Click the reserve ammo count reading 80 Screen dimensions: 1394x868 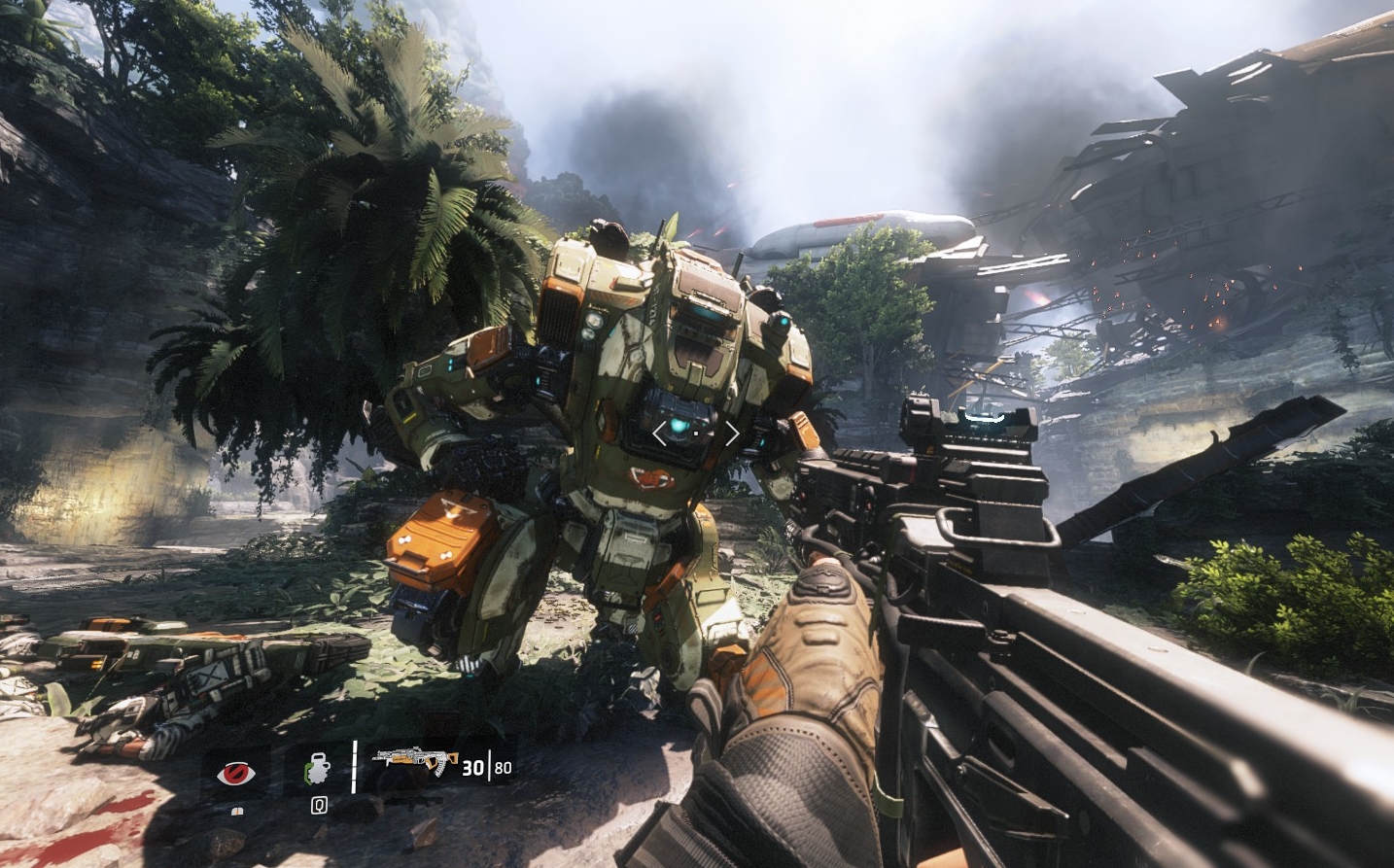[502, 768]
